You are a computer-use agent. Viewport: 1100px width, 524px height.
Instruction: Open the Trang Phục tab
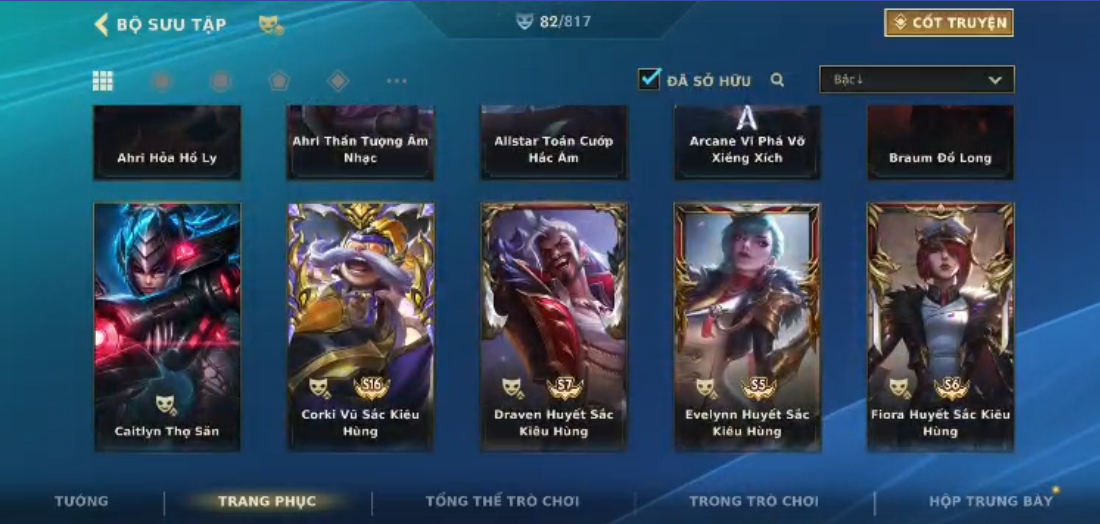(267, 501)
